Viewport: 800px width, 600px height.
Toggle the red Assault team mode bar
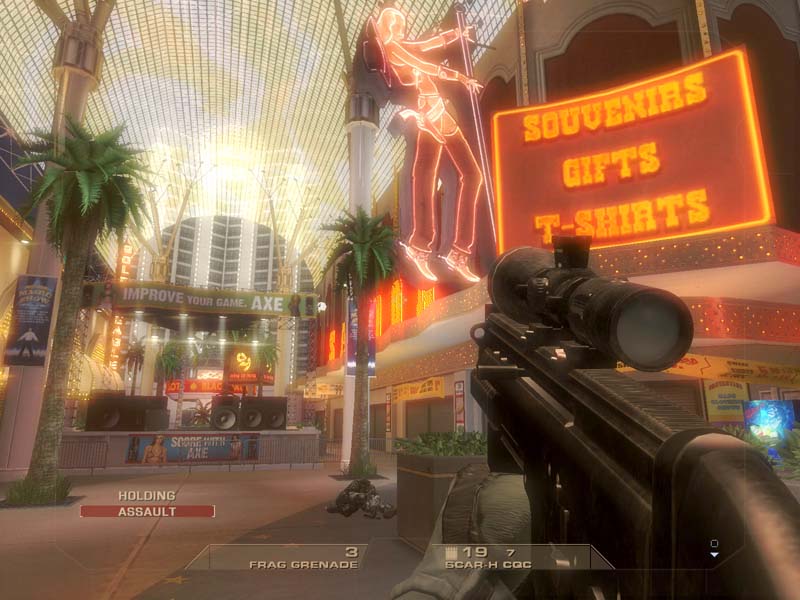pyautogui.click(x=147, y=511)
